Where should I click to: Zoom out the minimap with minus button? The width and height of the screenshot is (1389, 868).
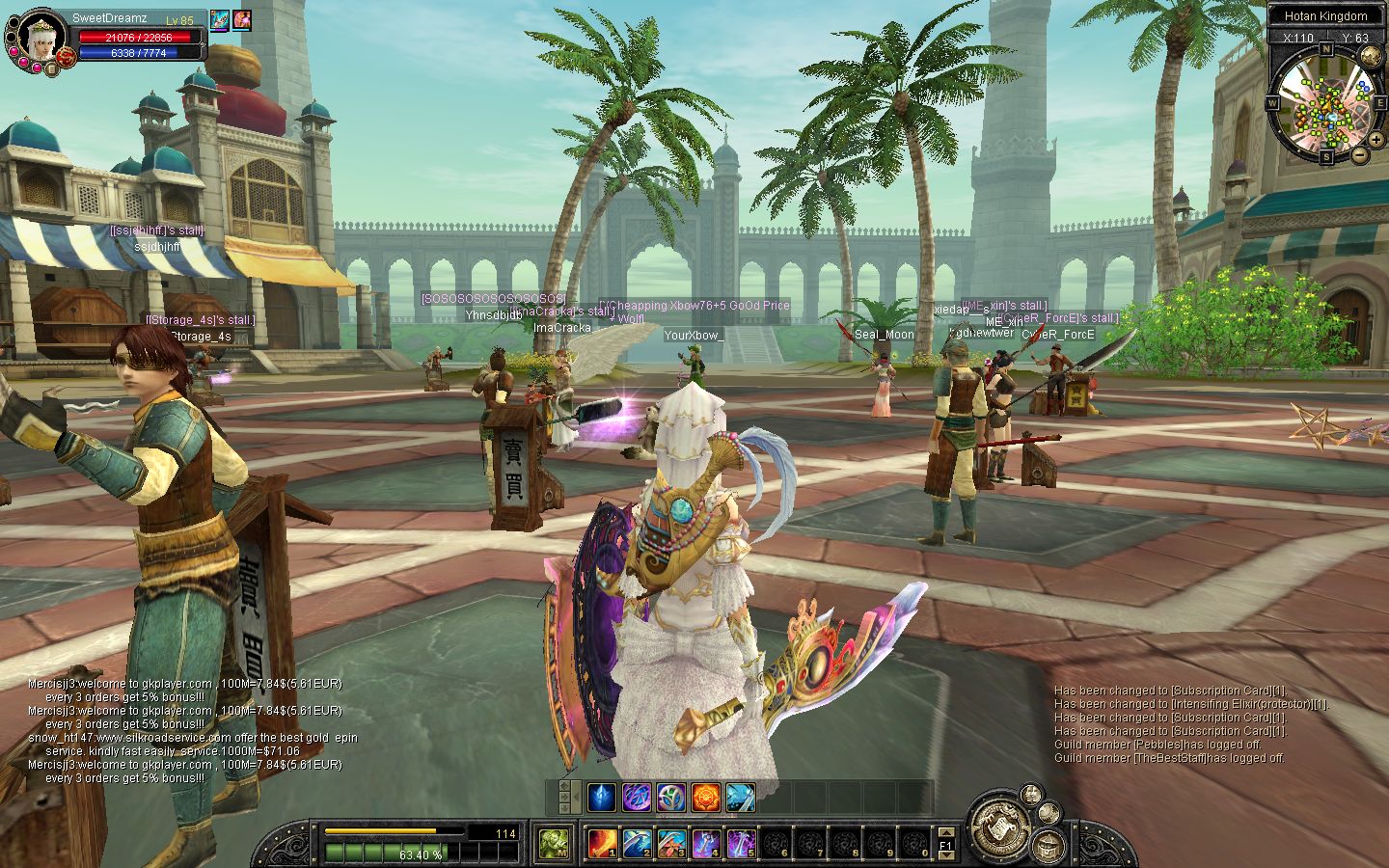coord(1360,154)
